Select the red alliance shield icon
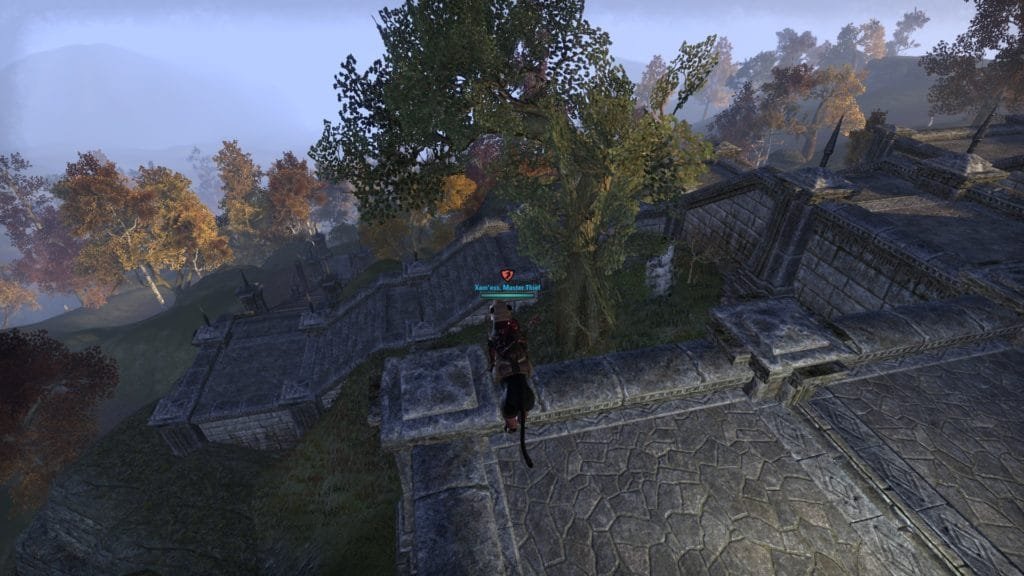1024x576 pixels. (506, 274)
